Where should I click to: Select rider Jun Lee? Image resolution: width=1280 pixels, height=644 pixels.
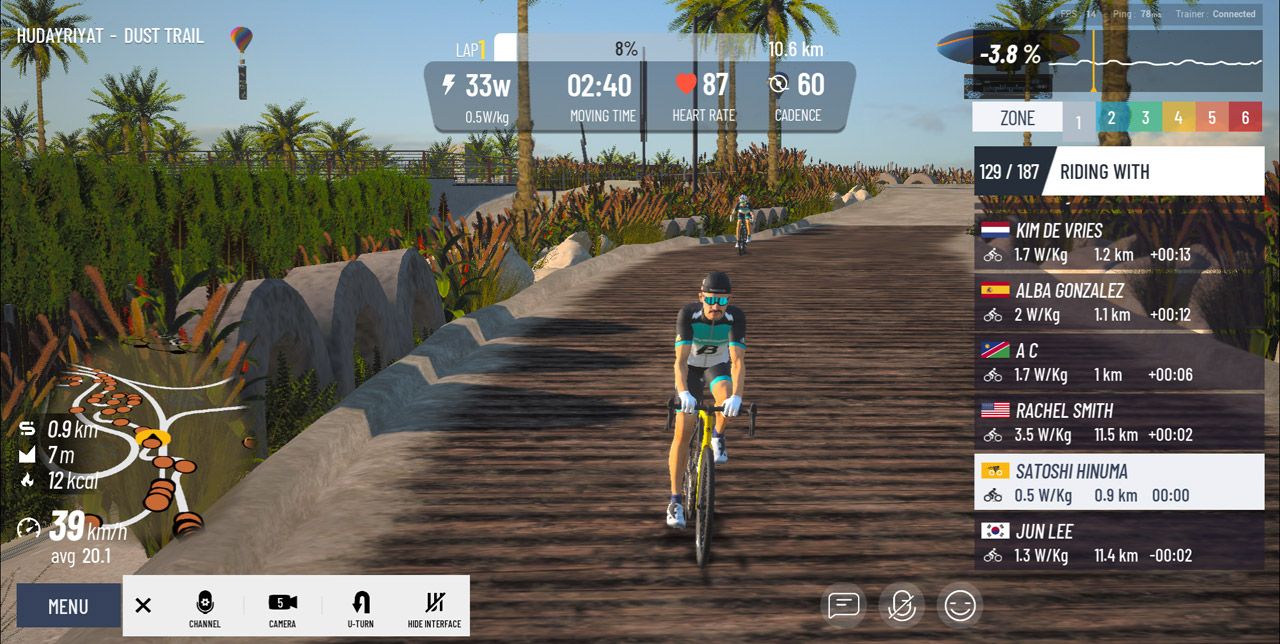click(x=1118, y=543)
